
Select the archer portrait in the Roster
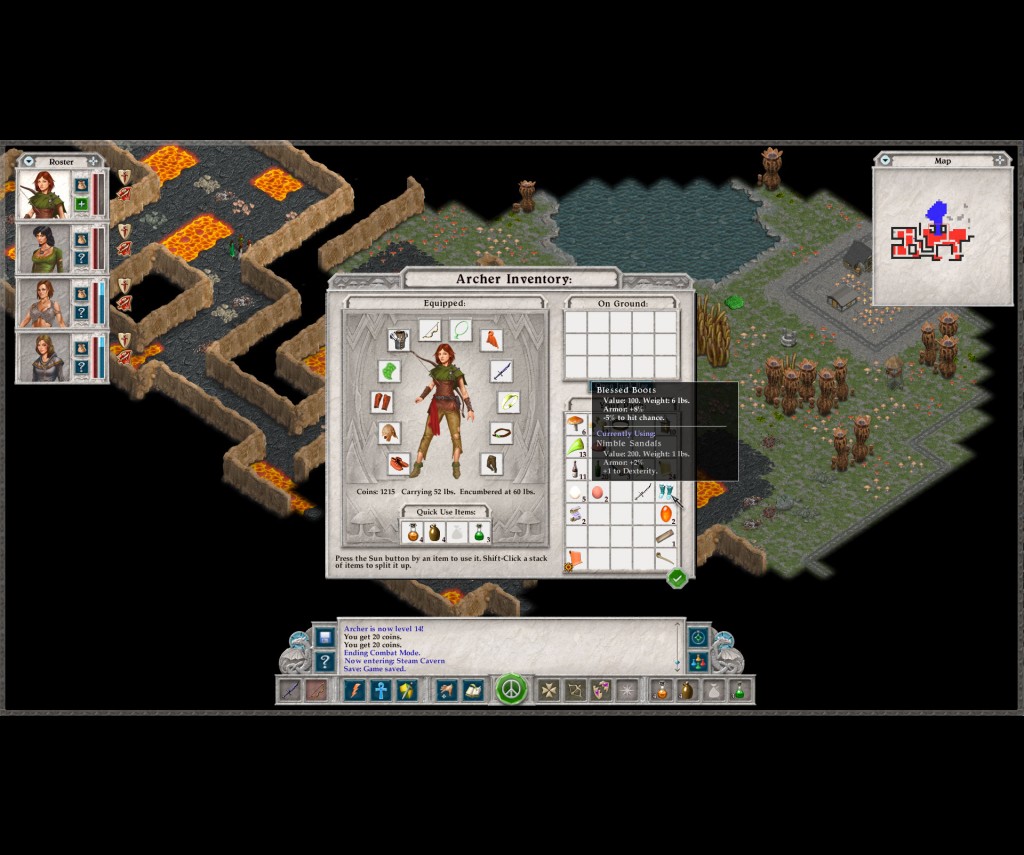[x=44, y=194]
